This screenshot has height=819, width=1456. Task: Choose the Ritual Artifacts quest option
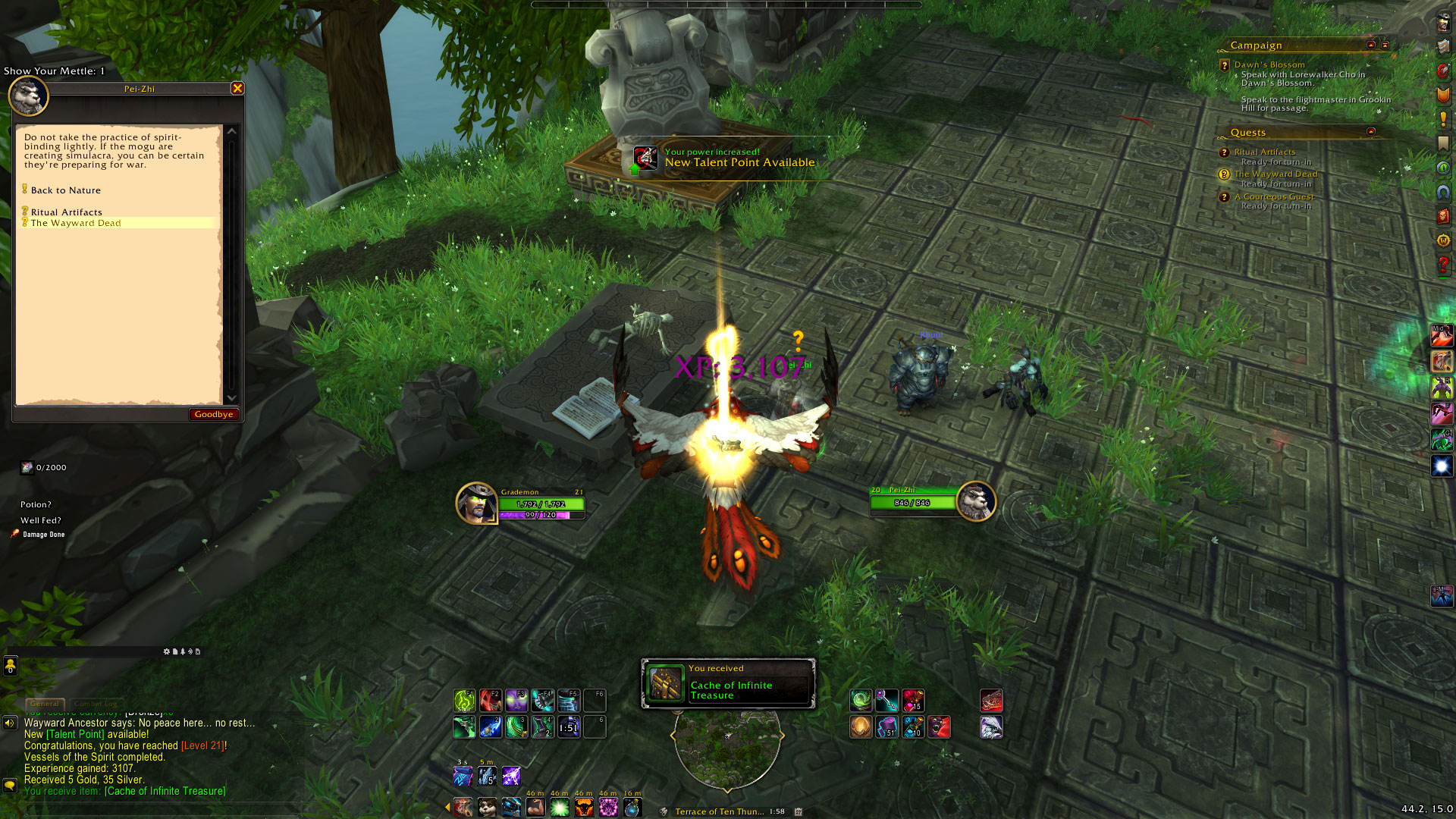point(66,212)
